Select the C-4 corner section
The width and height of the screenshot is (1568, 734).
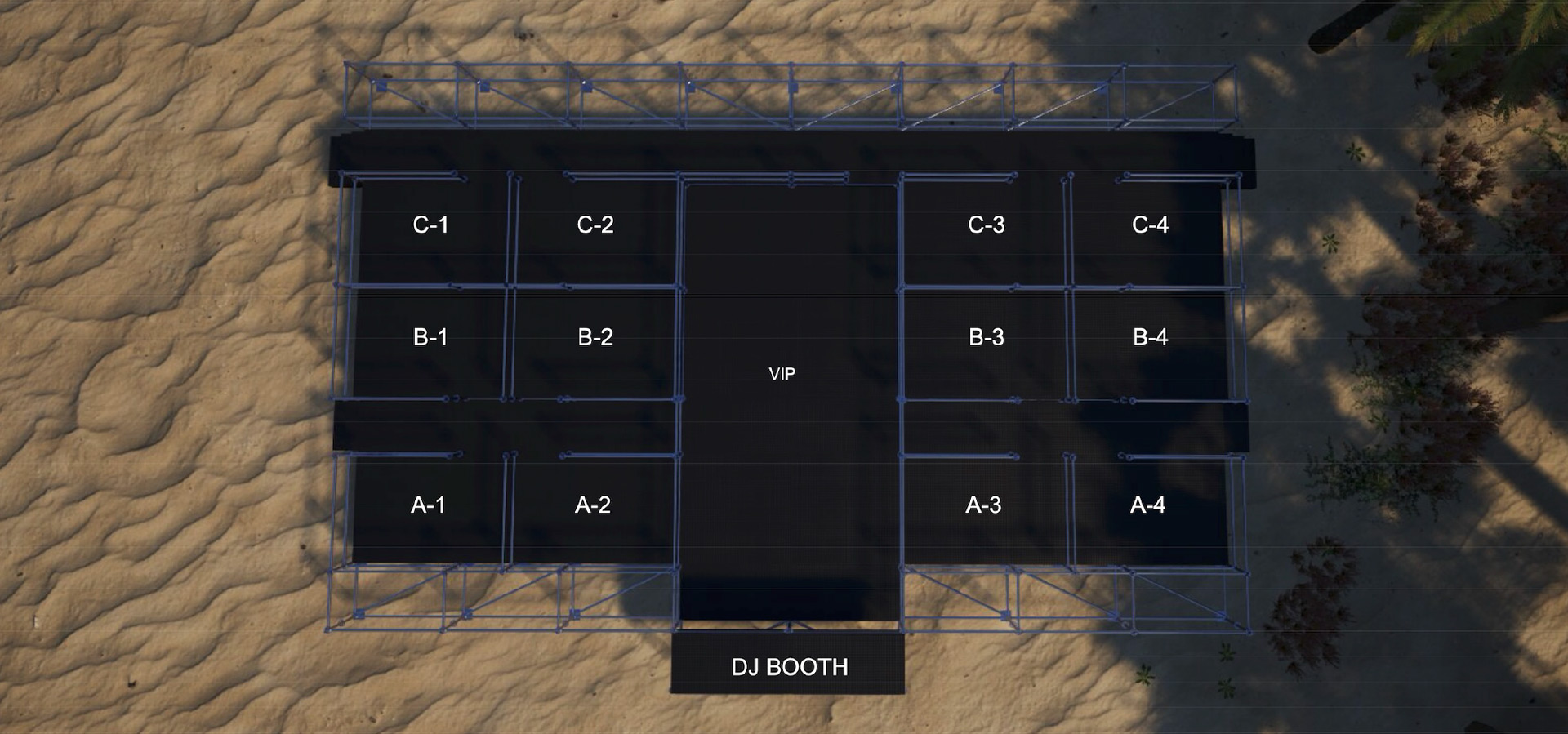click(x=1150, y=225)
